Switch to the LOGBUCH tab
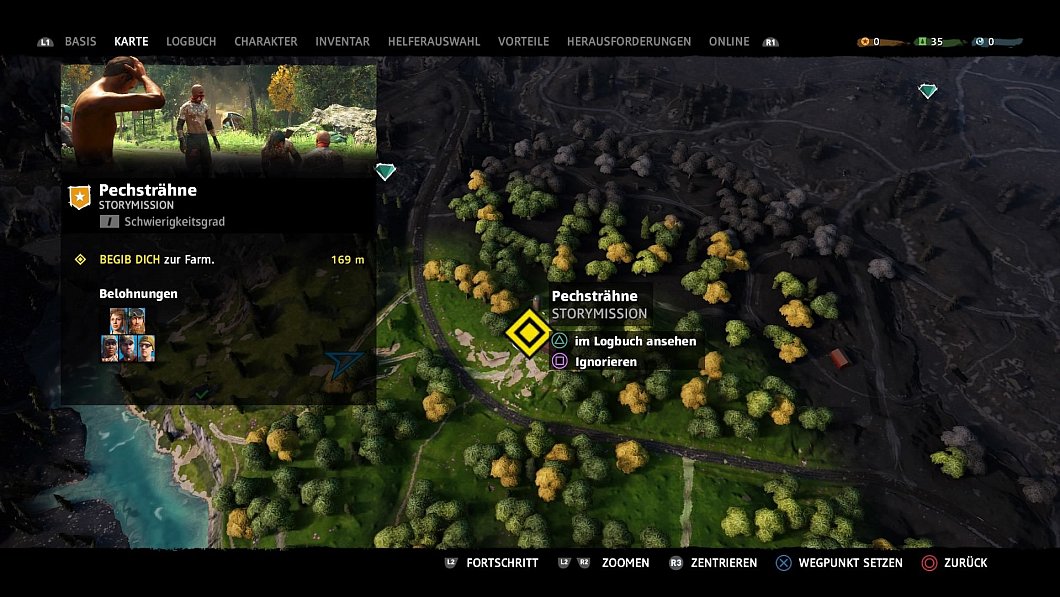The width and height of the screenshot is (1060, 597). coord(191,42)
